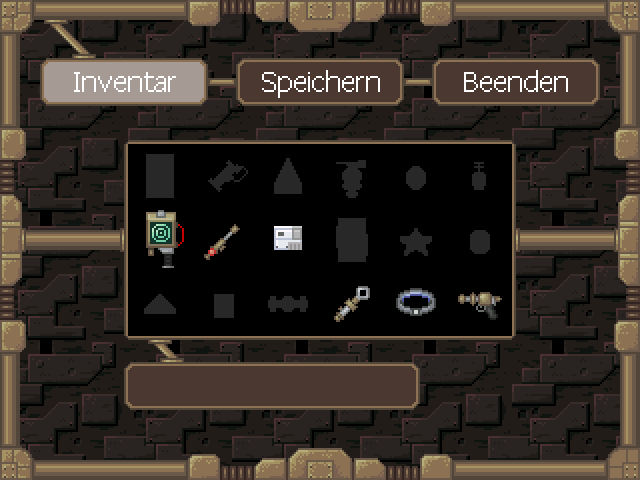Select the white circuit card item
The height and width of the screenshot is (480, 640).
coord(288,238)
